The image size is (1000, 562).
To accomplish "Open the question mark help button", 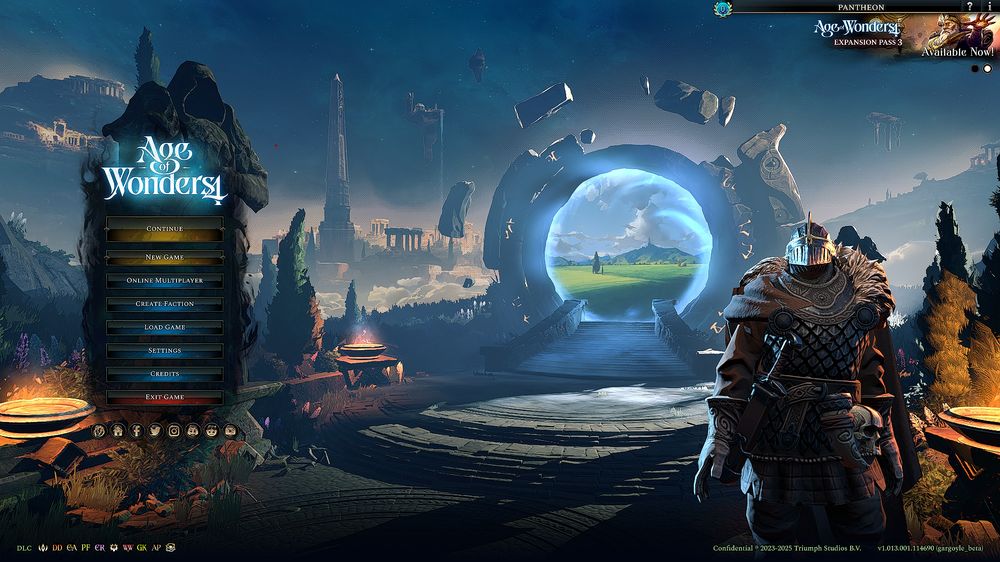I will (x=969, y=7).
